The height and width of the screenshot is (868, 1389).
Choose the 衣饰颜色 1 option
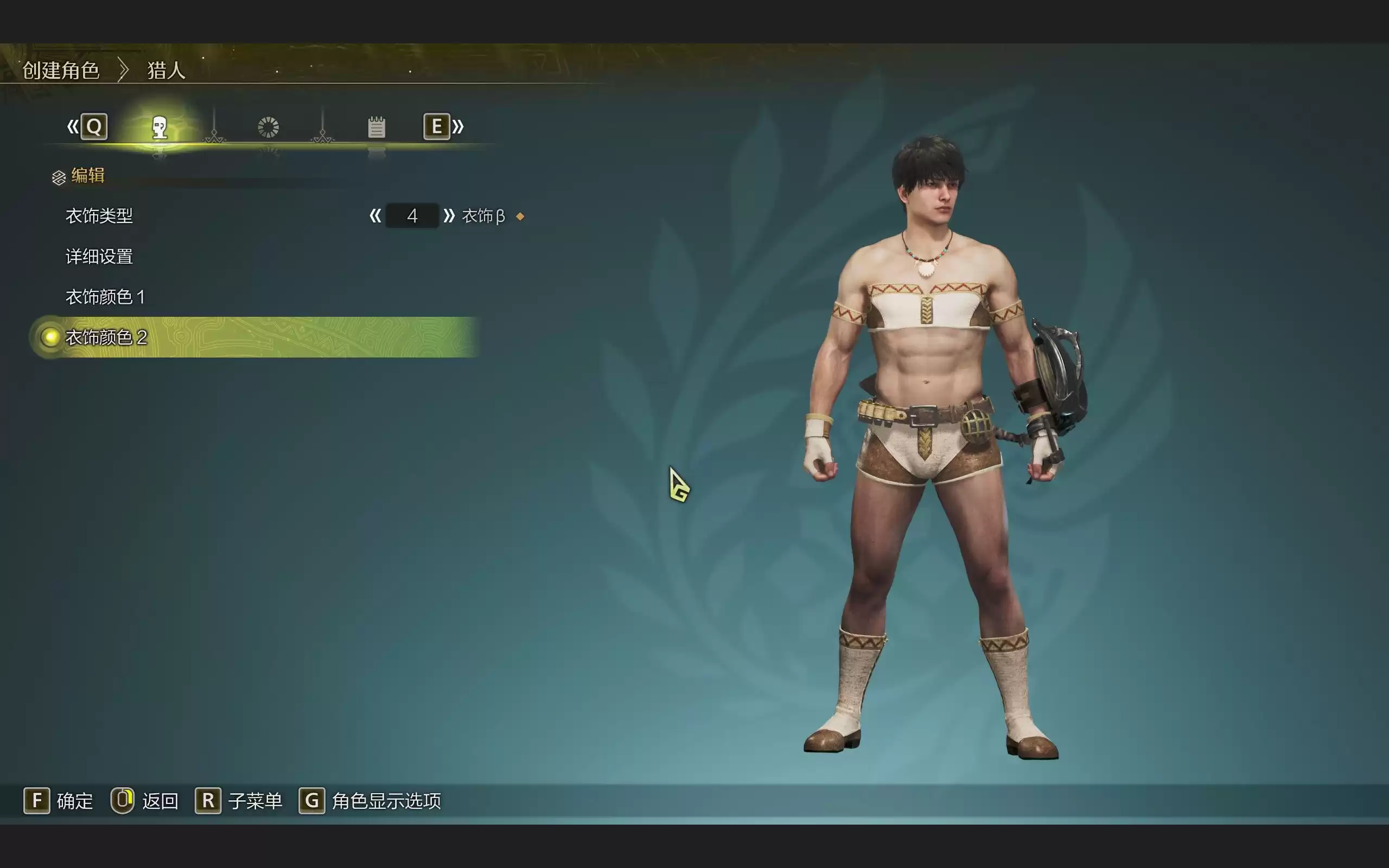(x=105, y=297)
